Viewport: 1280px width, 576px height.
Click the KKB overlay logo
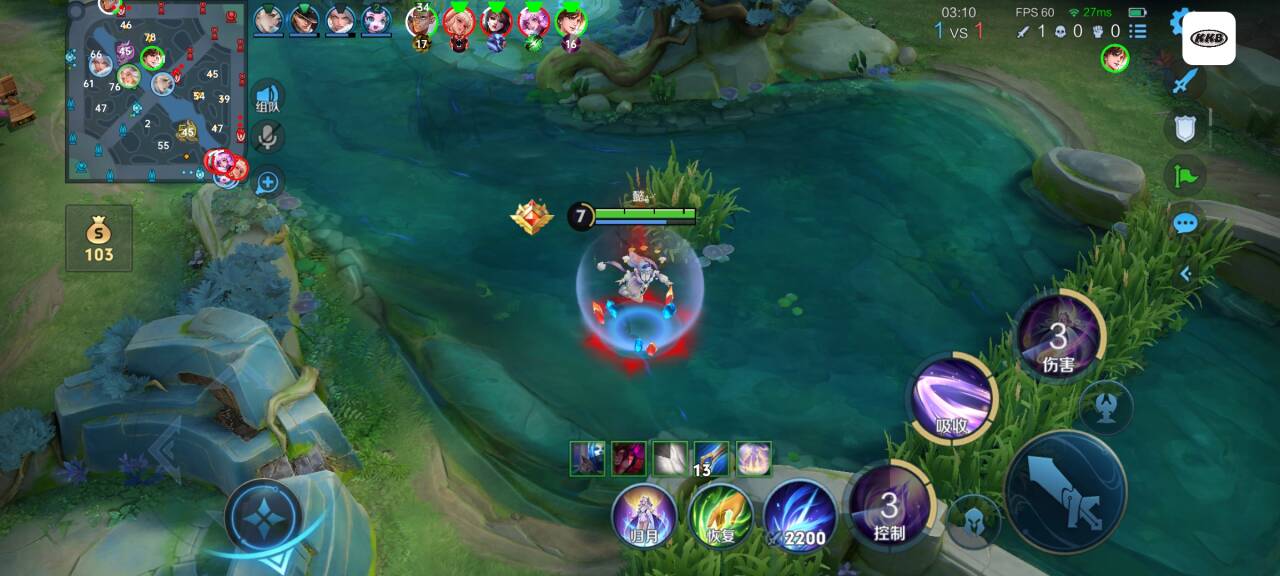point(1209,39)
